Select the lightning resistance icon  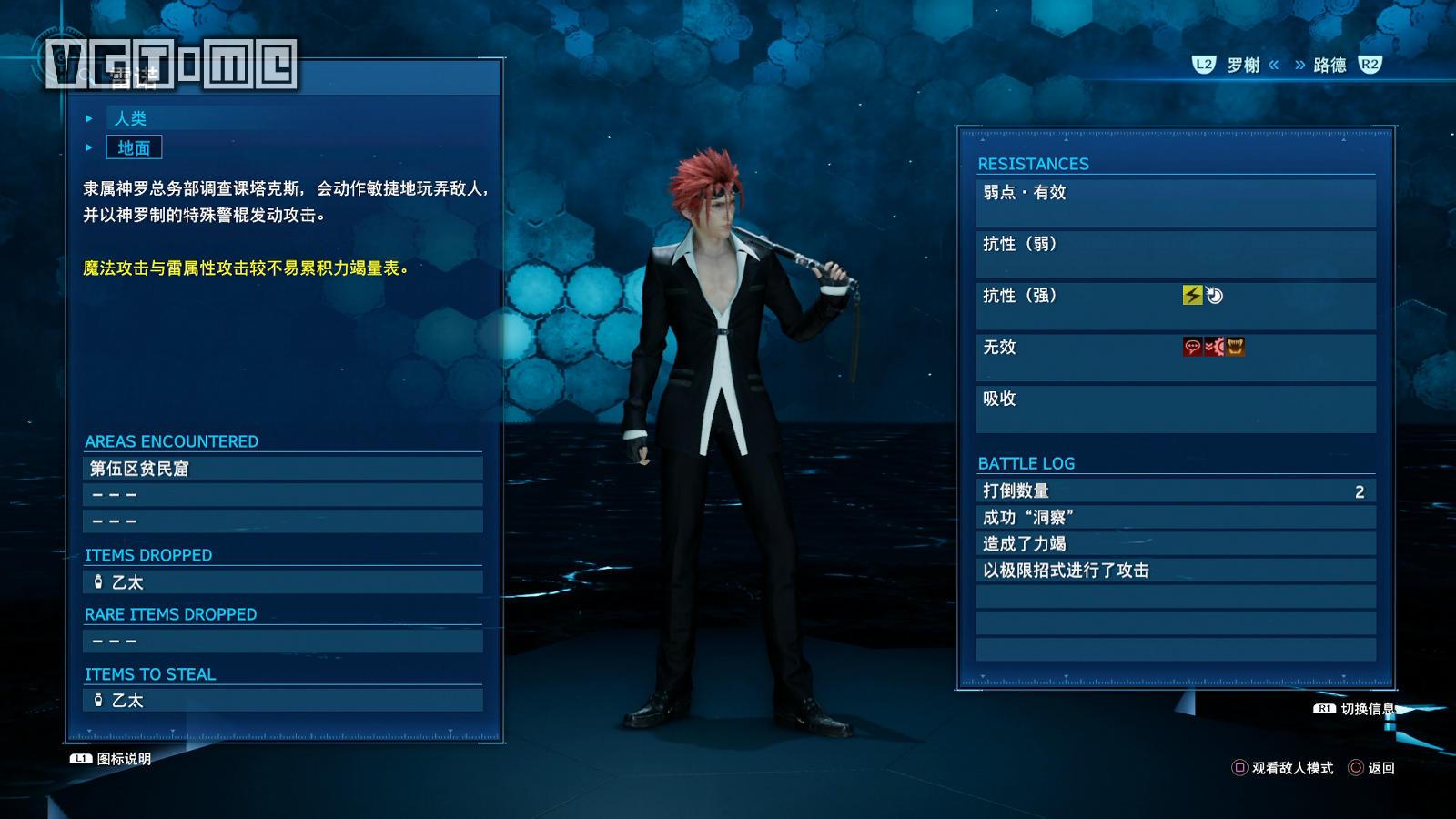click(1193, 295)
